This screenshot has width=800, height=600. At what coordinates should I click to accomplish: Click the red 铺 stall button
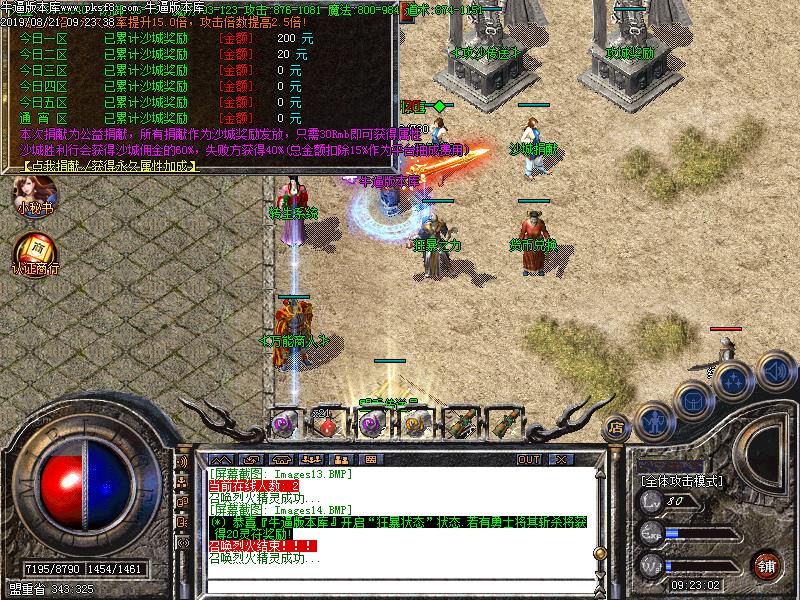click(x=767, y=563)
